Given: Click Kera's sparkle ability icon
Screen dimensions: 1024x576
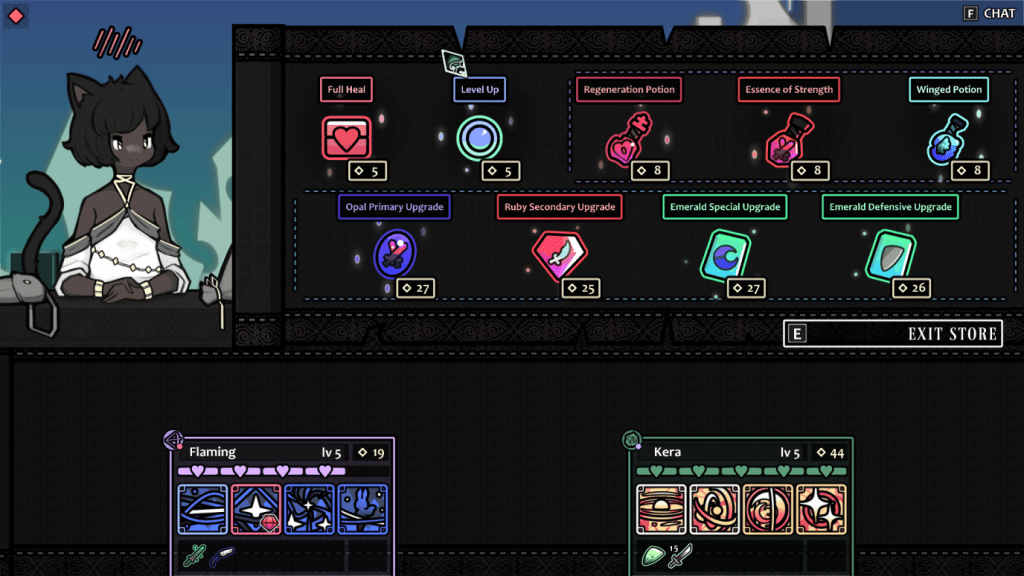Looking at the screenshot, I should coord(821,509).
